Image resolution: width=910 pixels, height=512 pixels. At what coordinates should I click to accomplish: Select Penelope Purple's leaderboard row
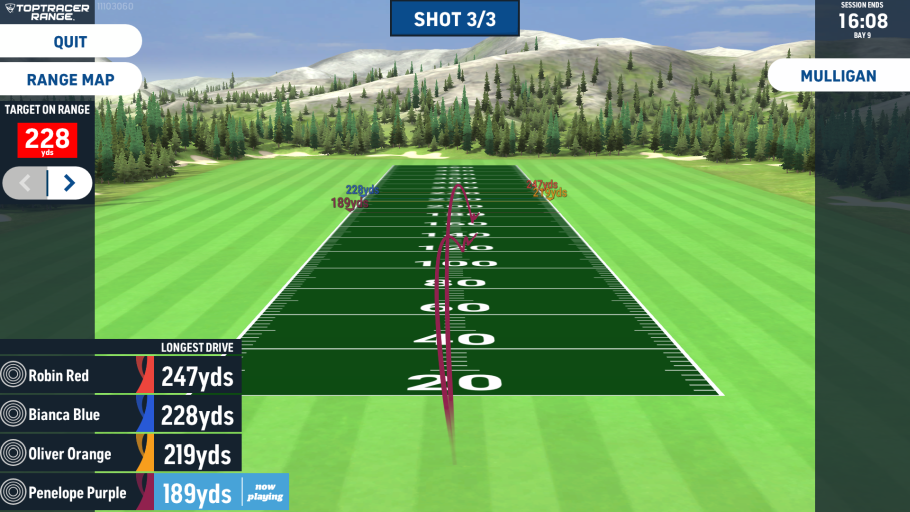(120, 492)
